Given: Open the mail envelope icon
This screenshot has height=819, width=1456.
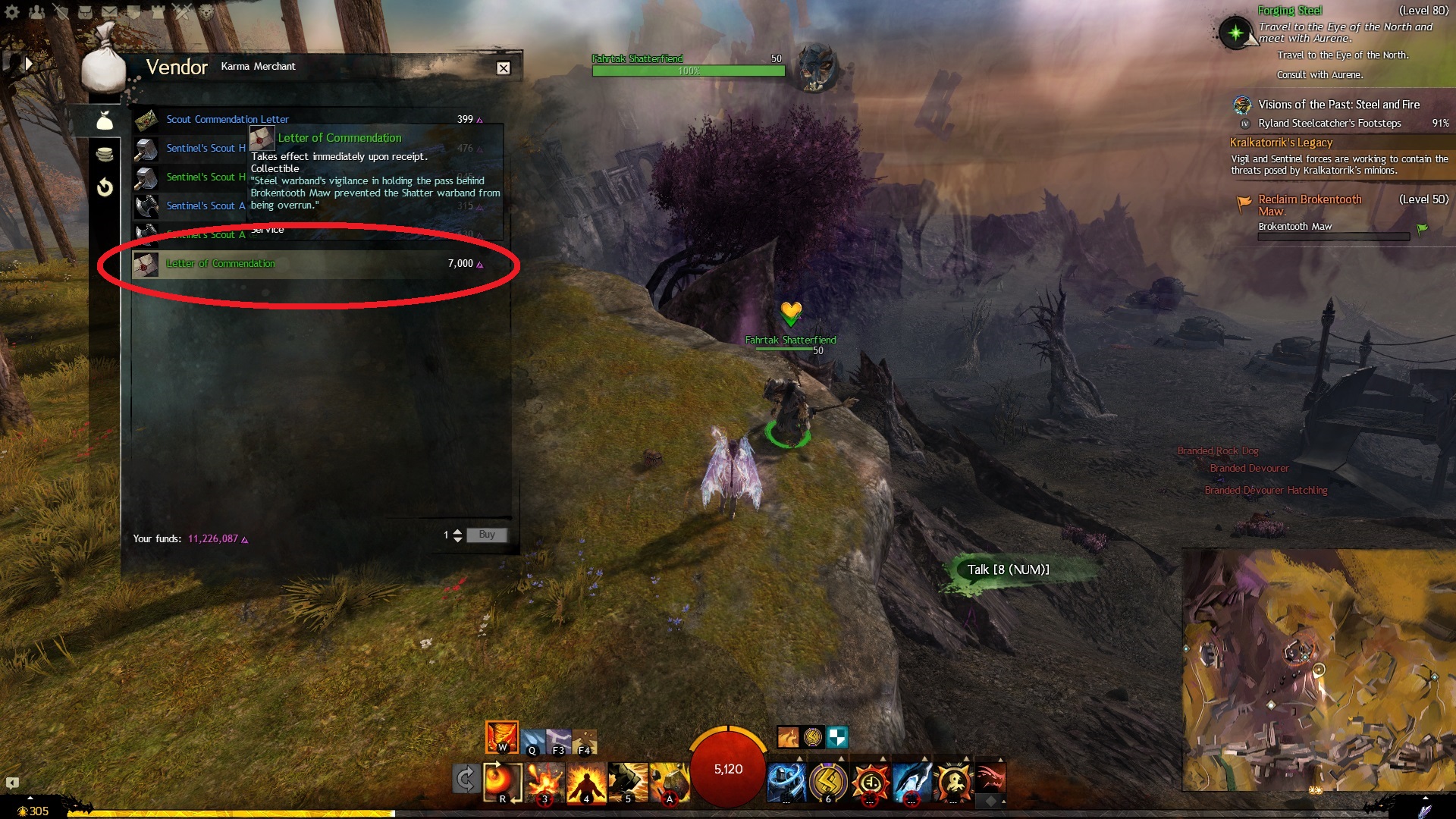Looking at the screenshot, I should [x=109, y=12].
